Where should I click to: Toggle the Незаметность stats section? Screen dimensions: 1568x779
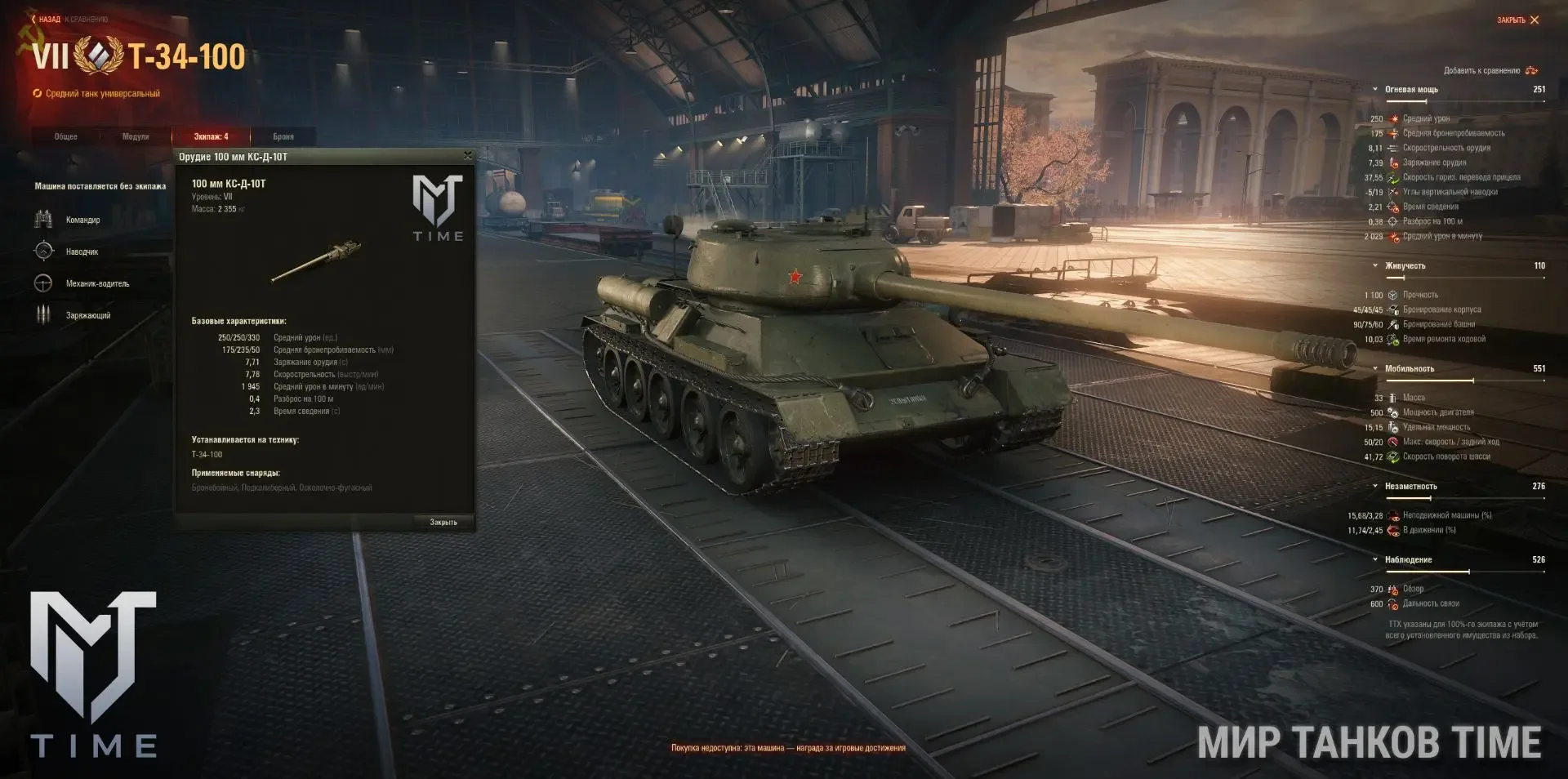pos(1375,487)
